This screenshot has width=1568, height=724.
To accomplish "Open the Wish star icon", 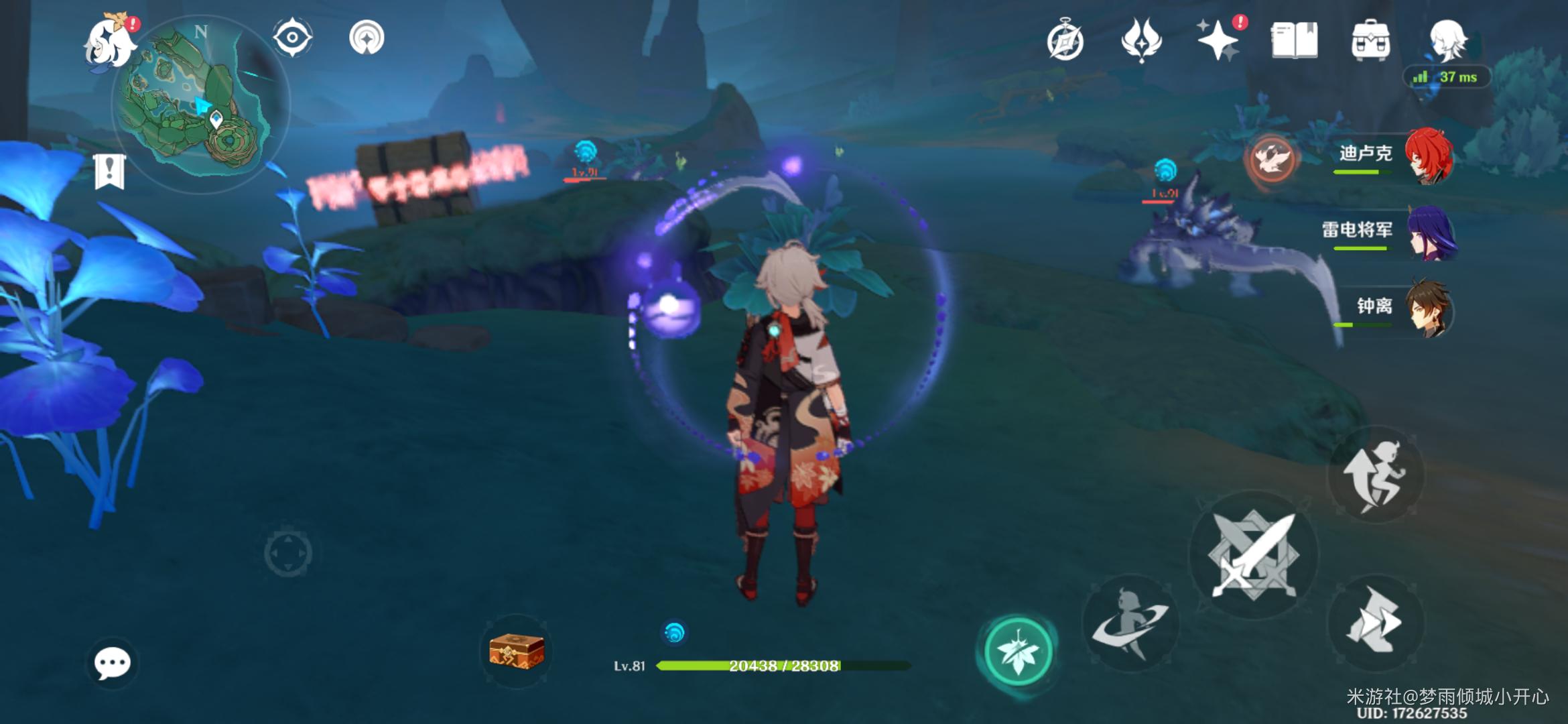I will click(x=1218, y=40).
